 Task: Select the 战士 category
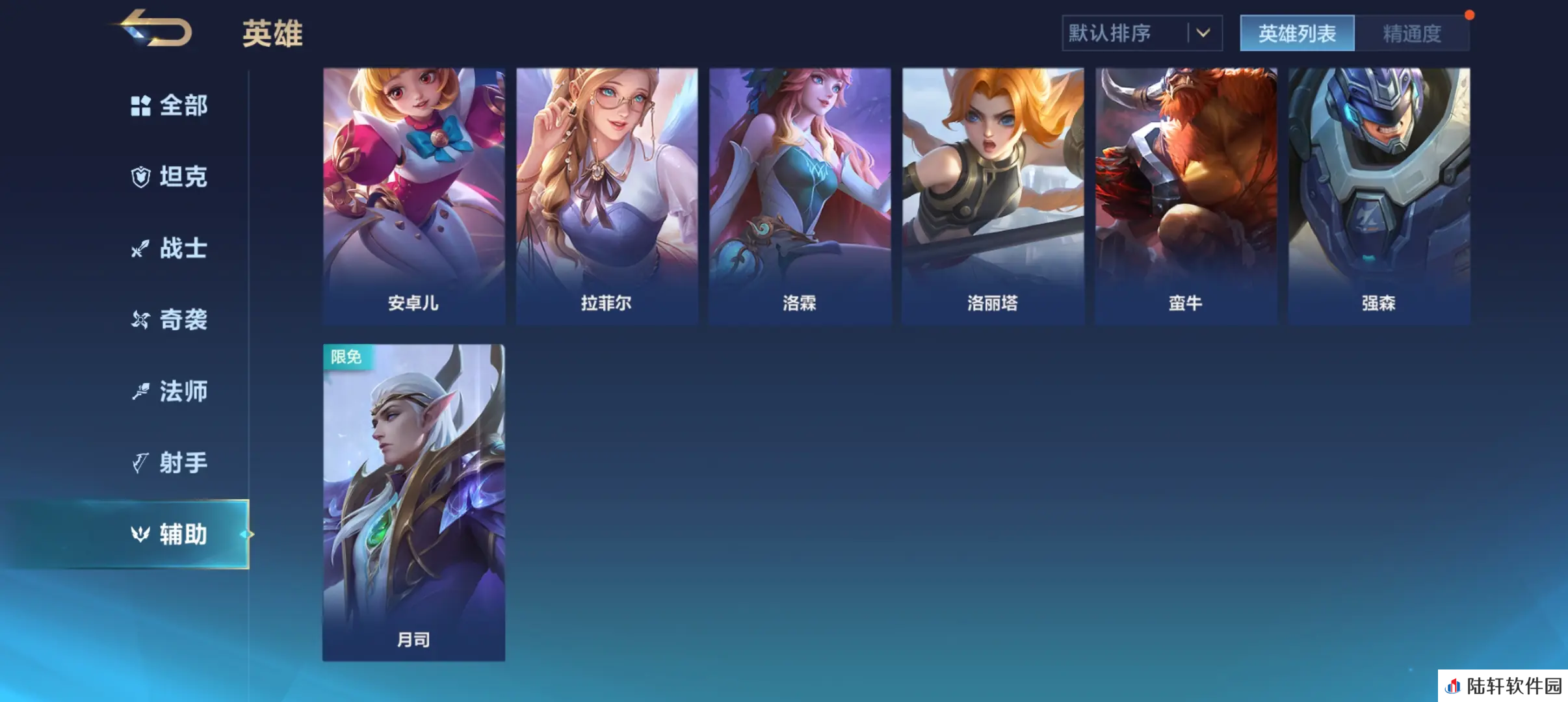click(x=170, y=248)
